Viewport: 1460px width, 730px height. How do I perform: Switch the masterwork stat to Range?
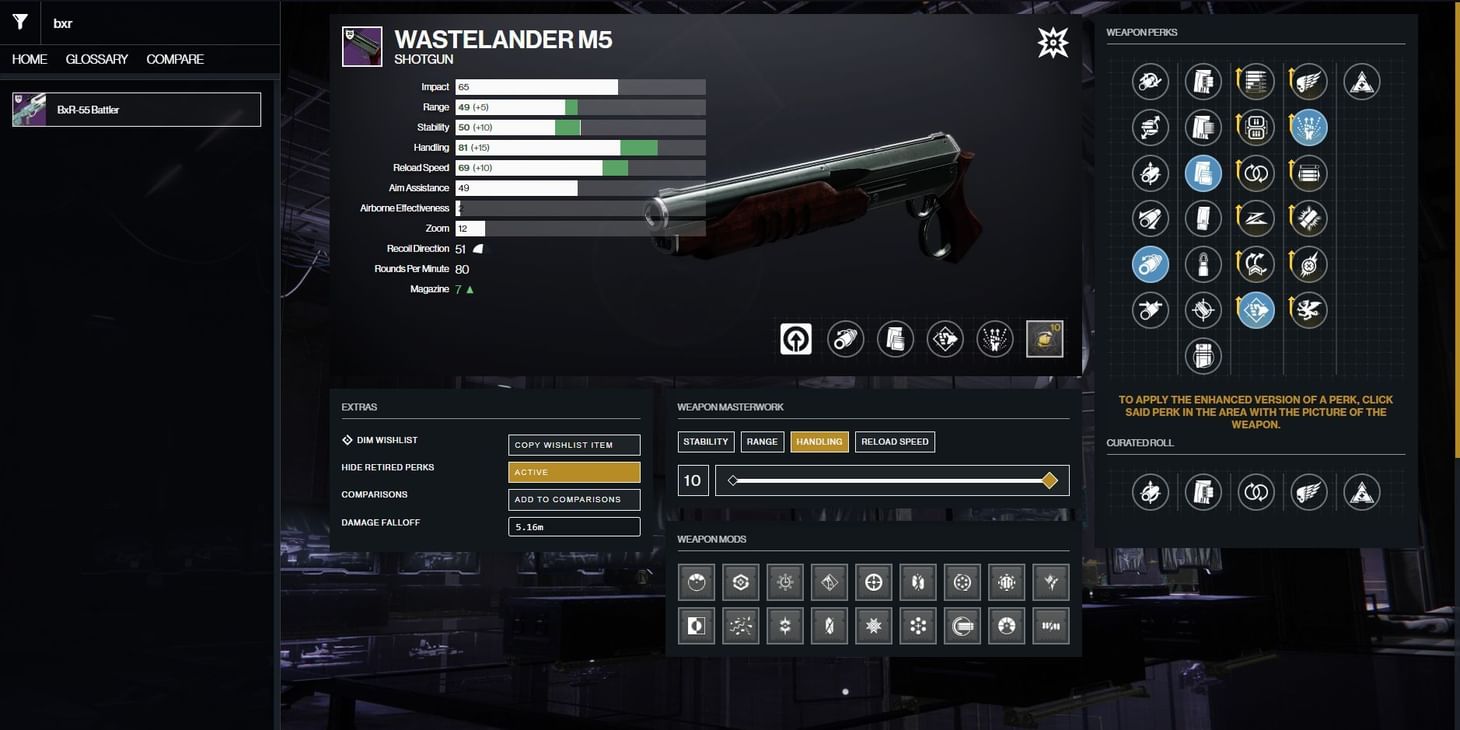tap(762, 441)
